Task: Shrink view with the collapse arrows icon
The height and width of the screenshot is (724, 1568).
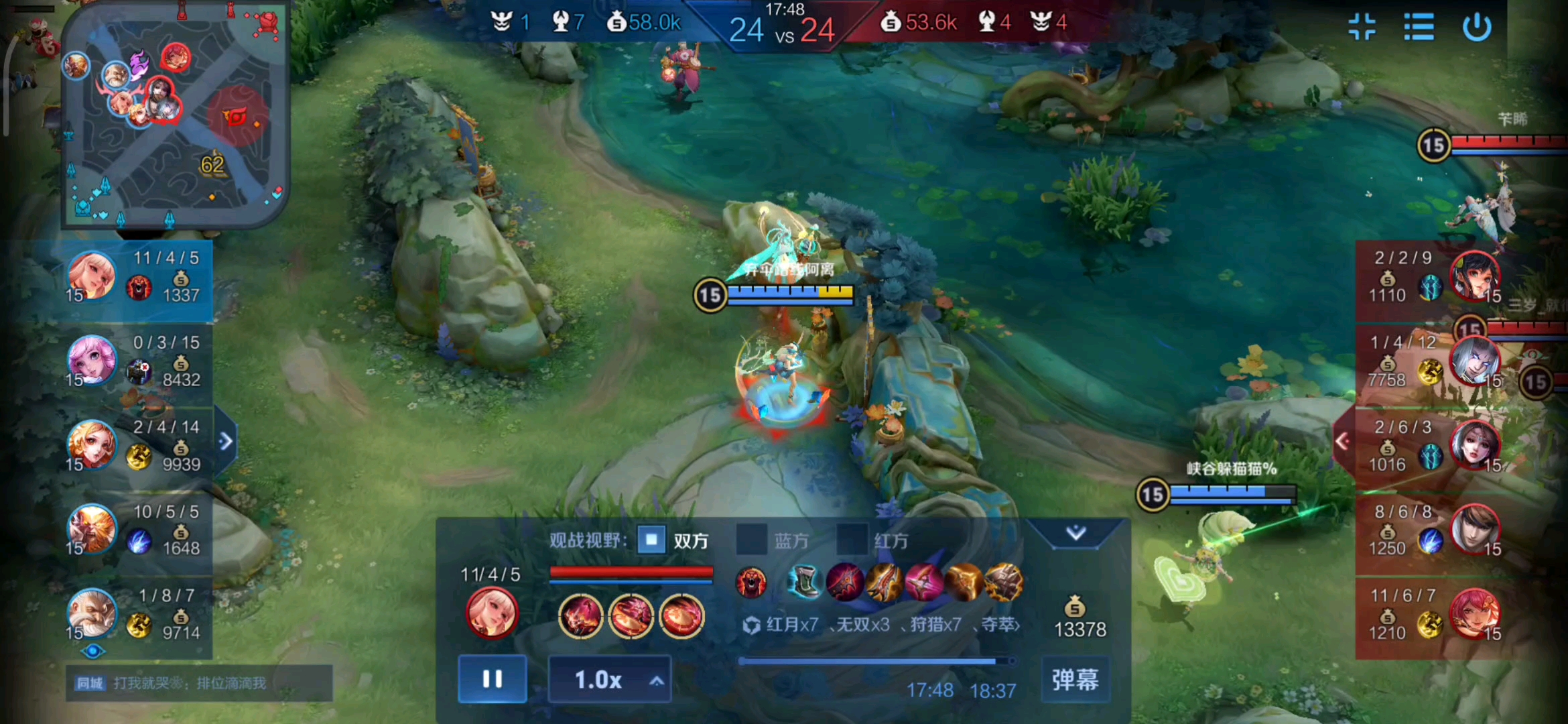Action: (1362, 27)
